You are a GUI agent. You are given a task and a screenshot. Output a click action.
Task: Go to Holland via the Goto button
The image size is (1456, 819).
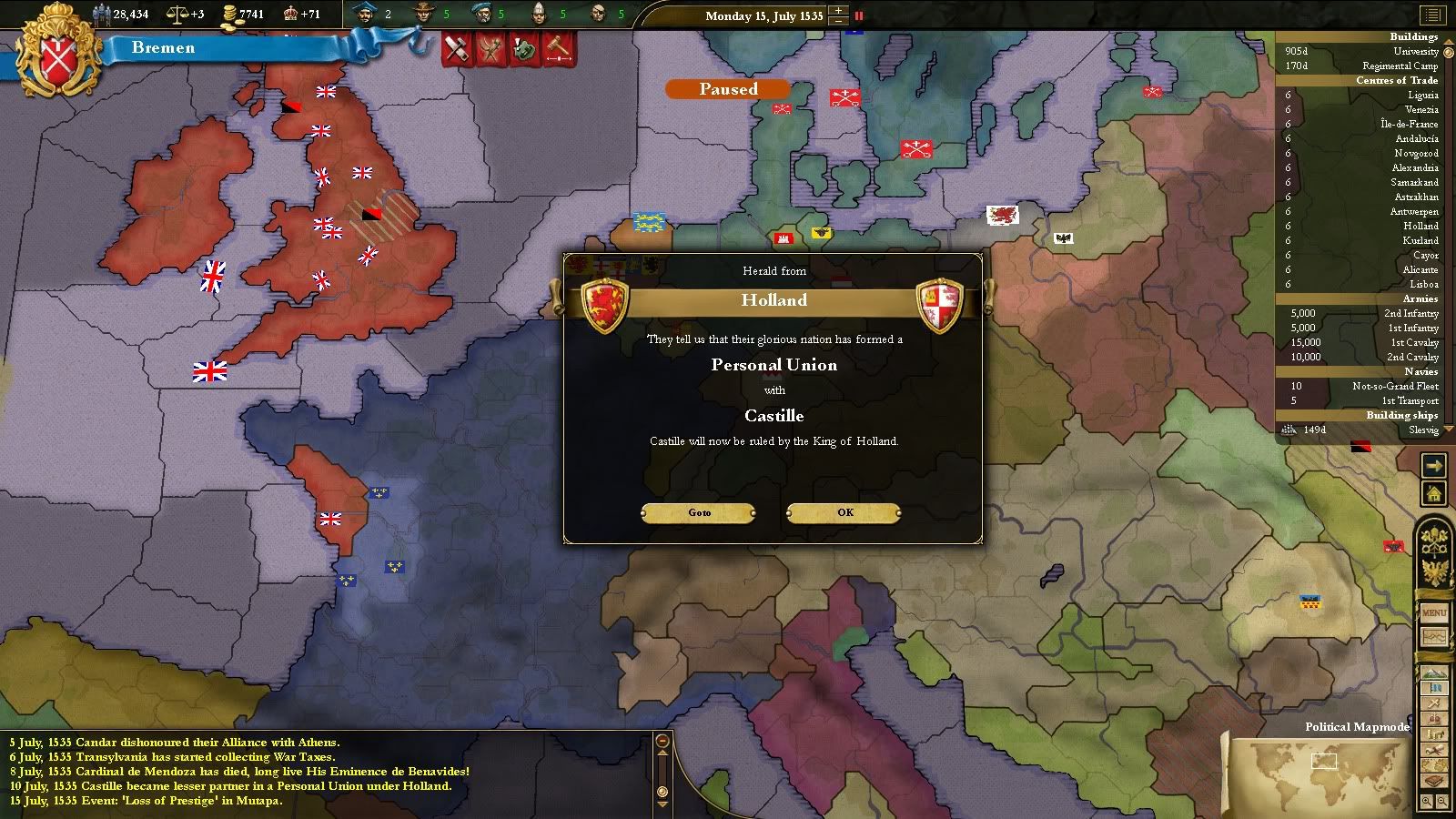pyautogui.click(x=699, y=513)
